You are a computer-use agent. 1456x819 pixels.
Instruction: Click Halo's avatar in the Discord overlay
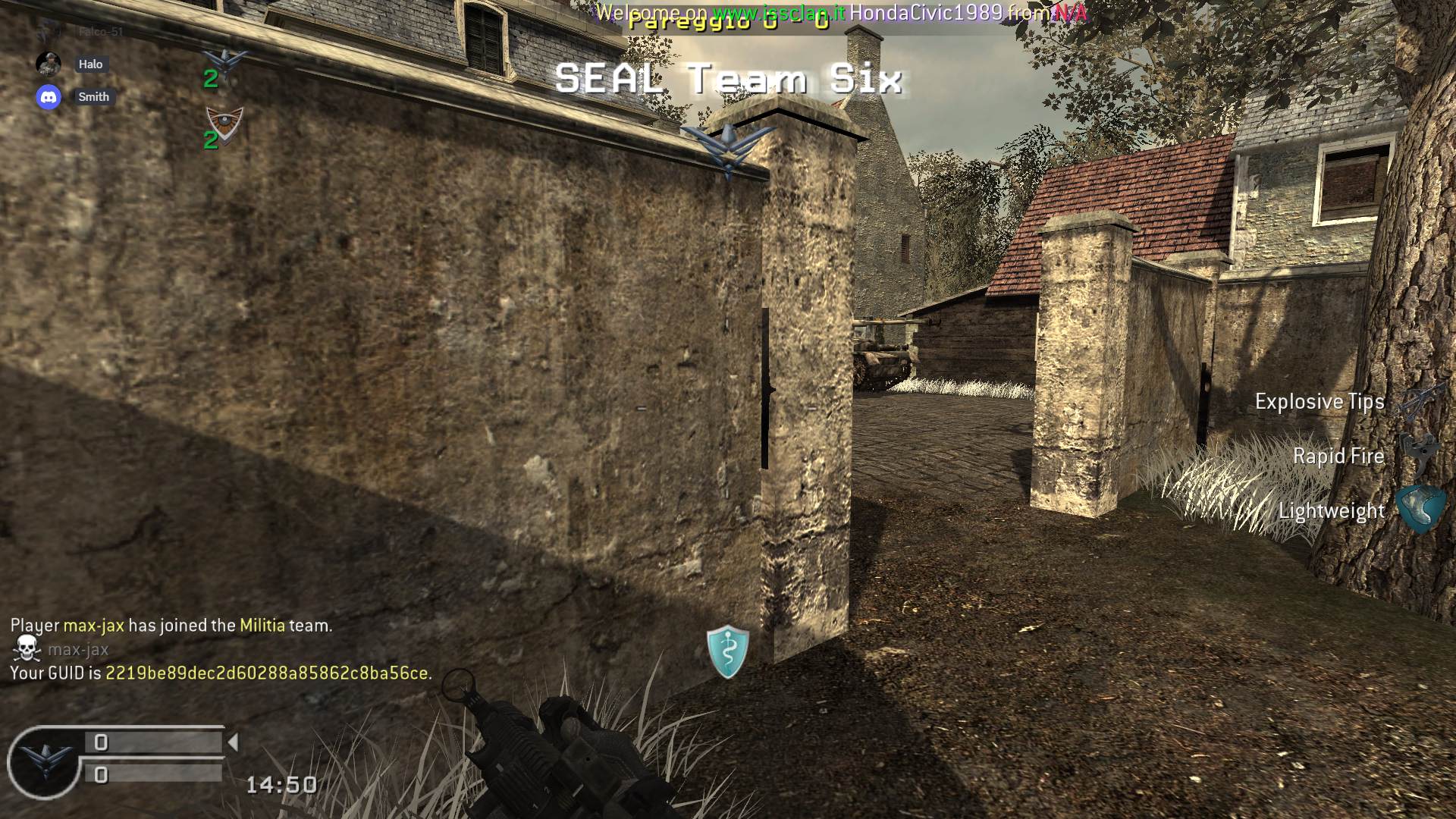(x=49, y=64)
